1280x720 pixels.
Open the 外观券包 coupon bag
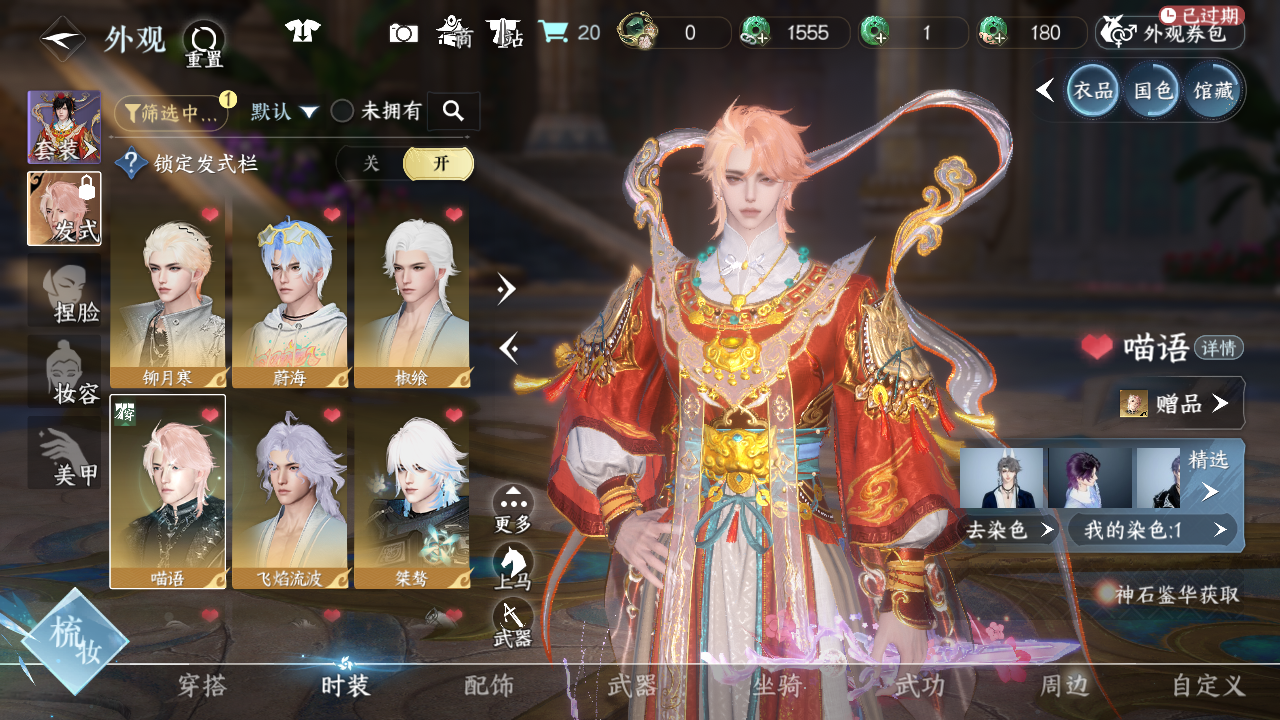coord(1170,33)
